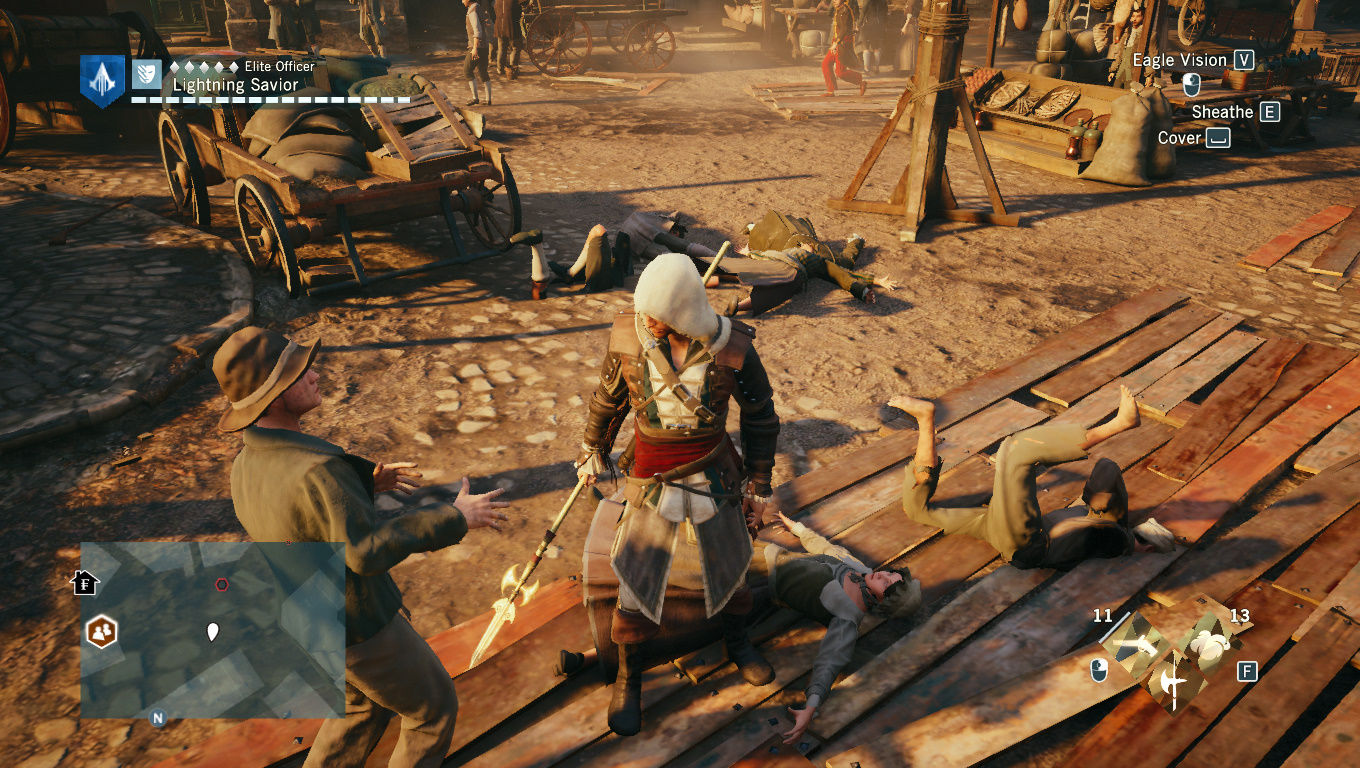Select the house marker on the minimap
This screenshot has height=768, width=1360.
tap(86, 582)
